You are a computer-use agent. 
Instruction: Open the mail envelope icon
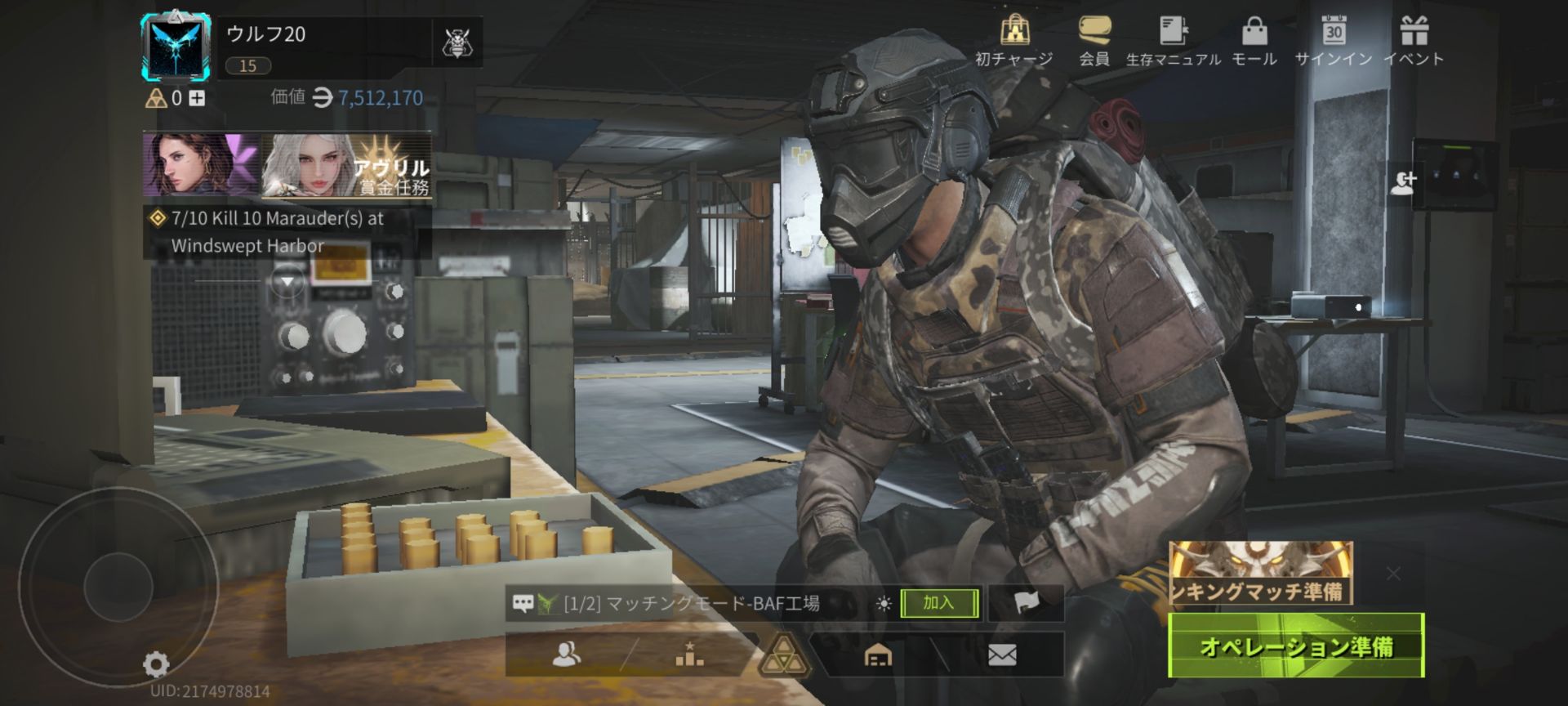click(1002, 655)
